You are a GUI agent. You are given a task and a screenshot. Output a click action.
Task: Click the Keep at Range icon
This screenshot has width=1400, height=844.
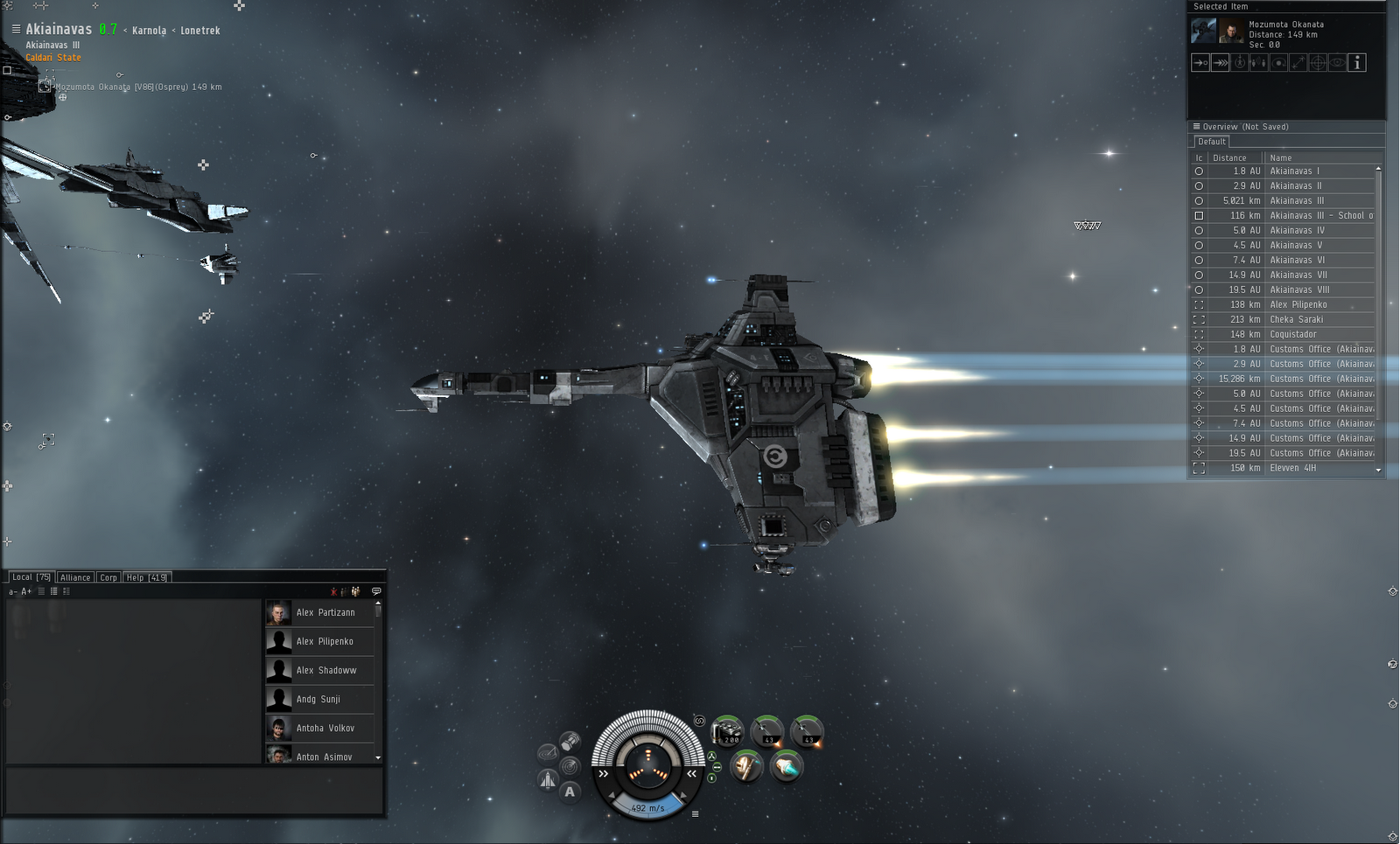point(1297,62)
